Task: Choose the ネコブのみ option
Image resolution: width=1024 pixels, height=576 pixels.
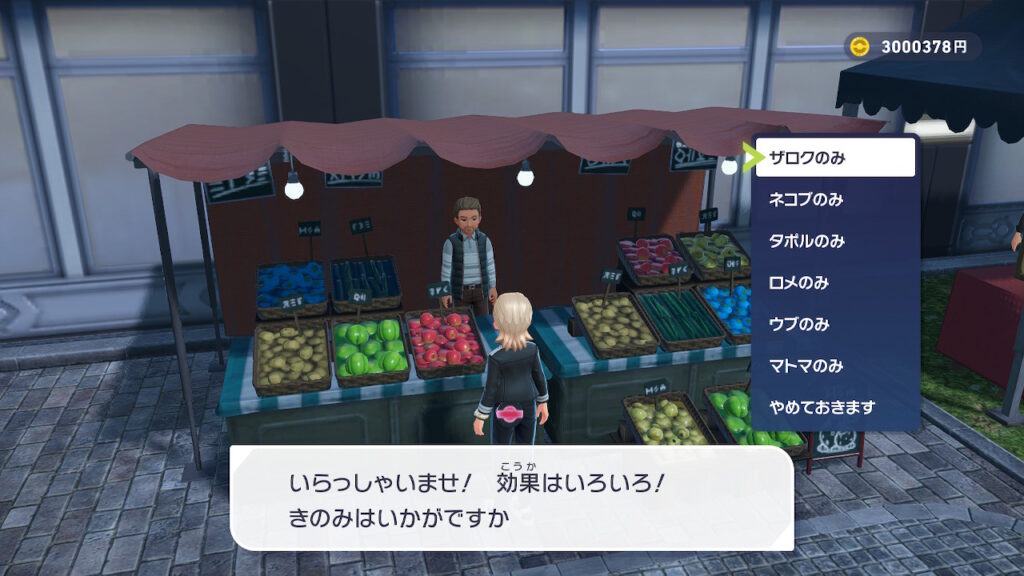Action: pyautogui.click(x=835, y=199)
